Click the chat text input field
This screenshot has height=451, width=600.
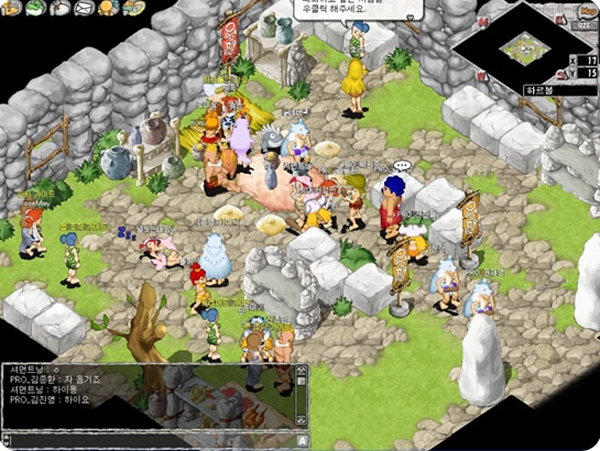click(148, 440)
